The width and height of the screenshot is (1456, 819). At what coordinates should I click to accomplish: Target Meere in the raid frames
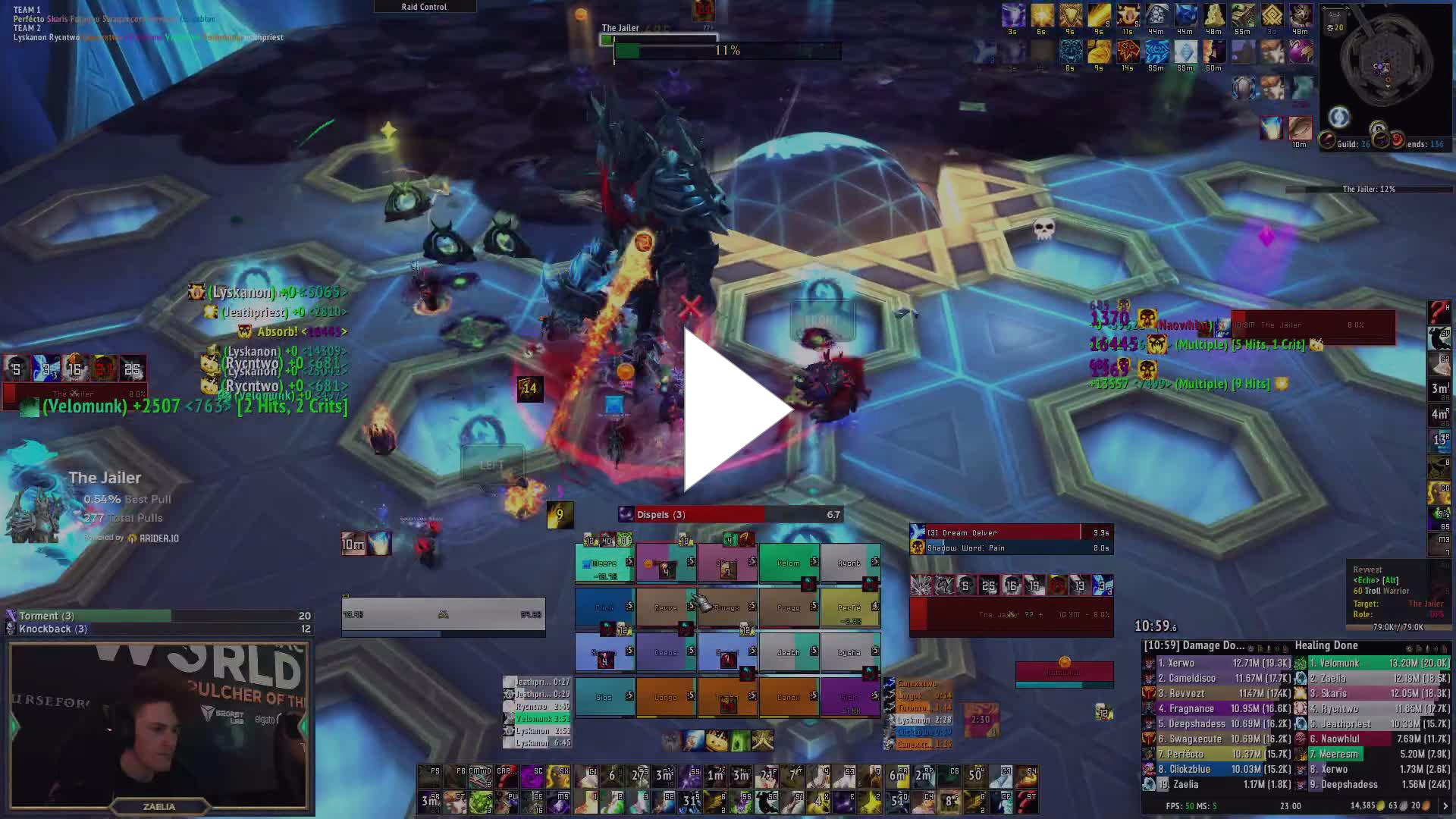[x=604, y=563]
